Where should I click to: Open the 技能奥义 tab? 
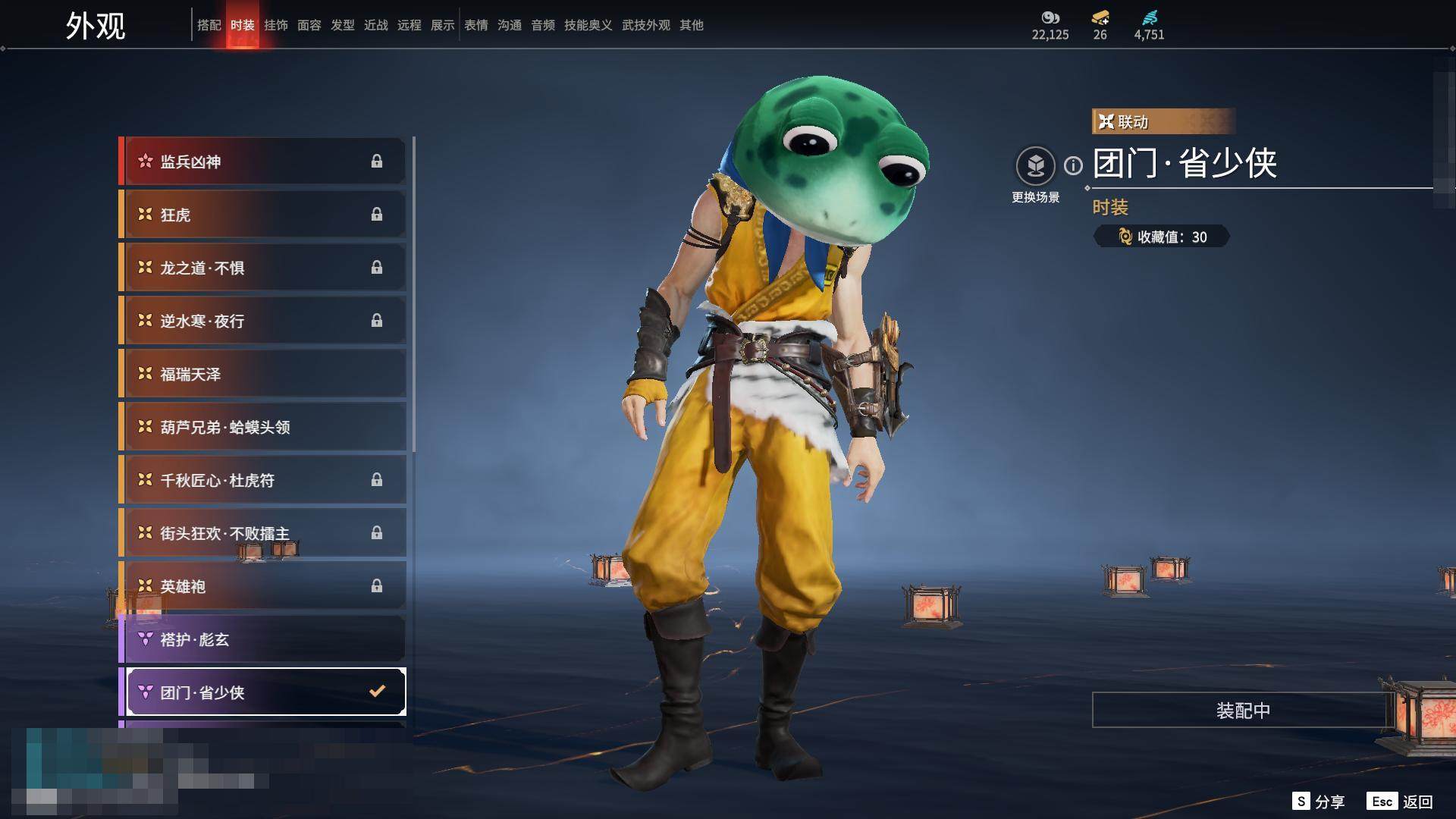pos(588,25)
